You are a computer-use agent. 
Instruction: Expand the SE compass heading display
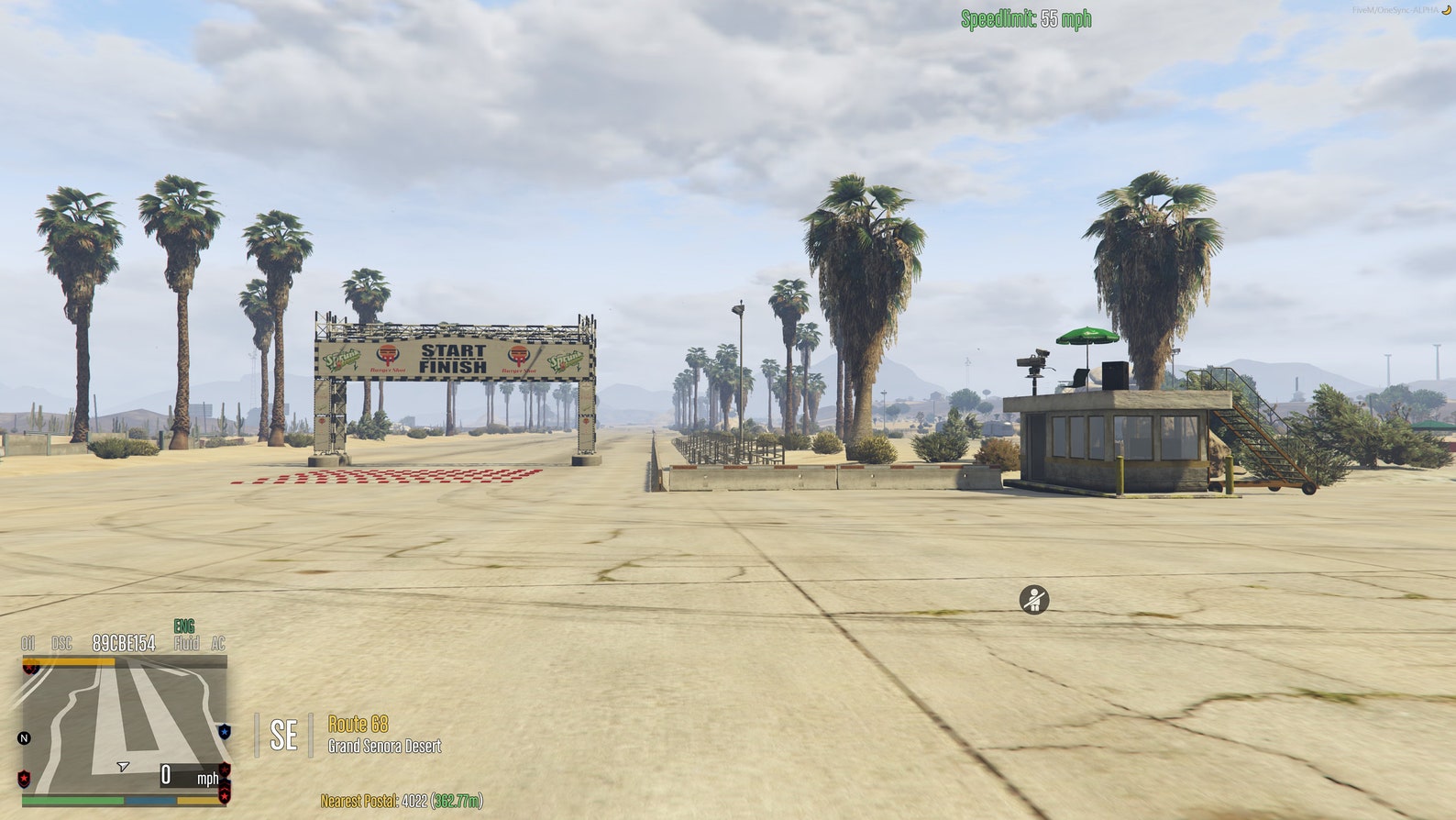pyautogui.click(x=284, y=734)
